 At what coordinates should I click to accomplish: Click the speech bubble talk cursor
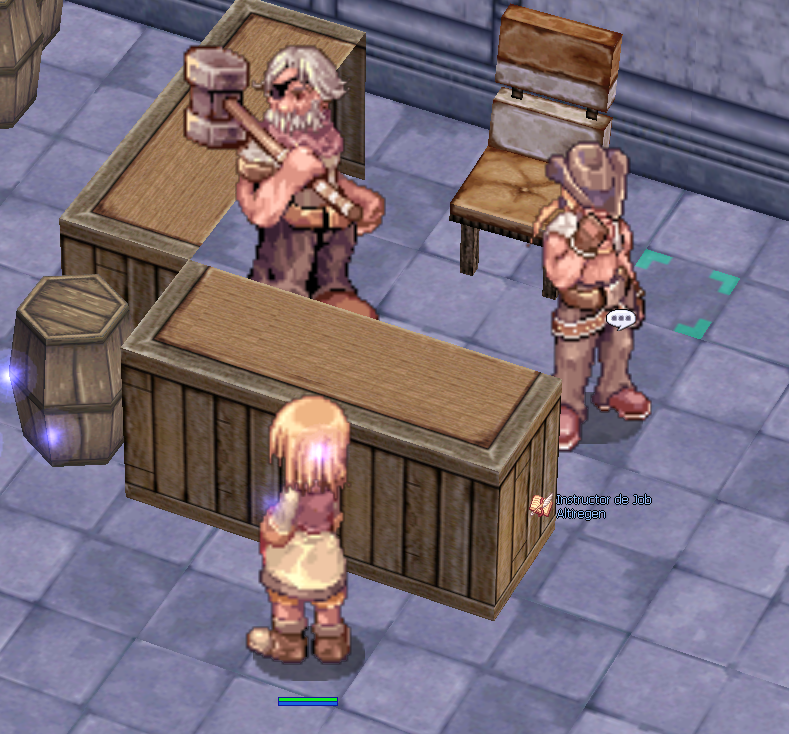coord(621,320)
